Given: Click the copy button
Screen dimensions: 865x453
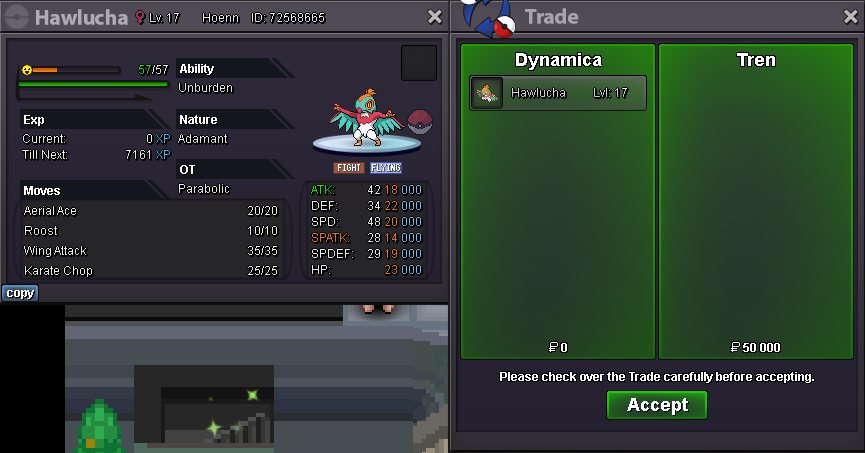Looking at the screenshot, I should pyautogui.click(x=19, y=293).
